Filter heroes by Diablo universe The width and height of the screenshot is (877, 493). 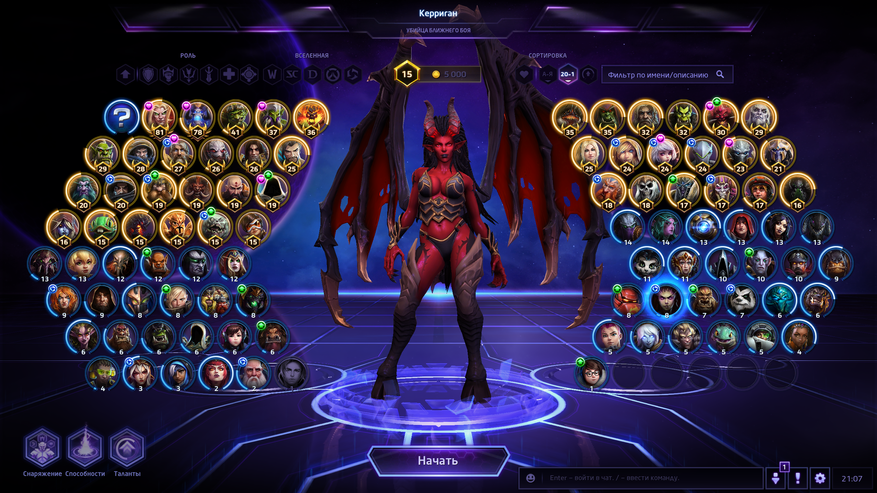[x=313, y=74]
